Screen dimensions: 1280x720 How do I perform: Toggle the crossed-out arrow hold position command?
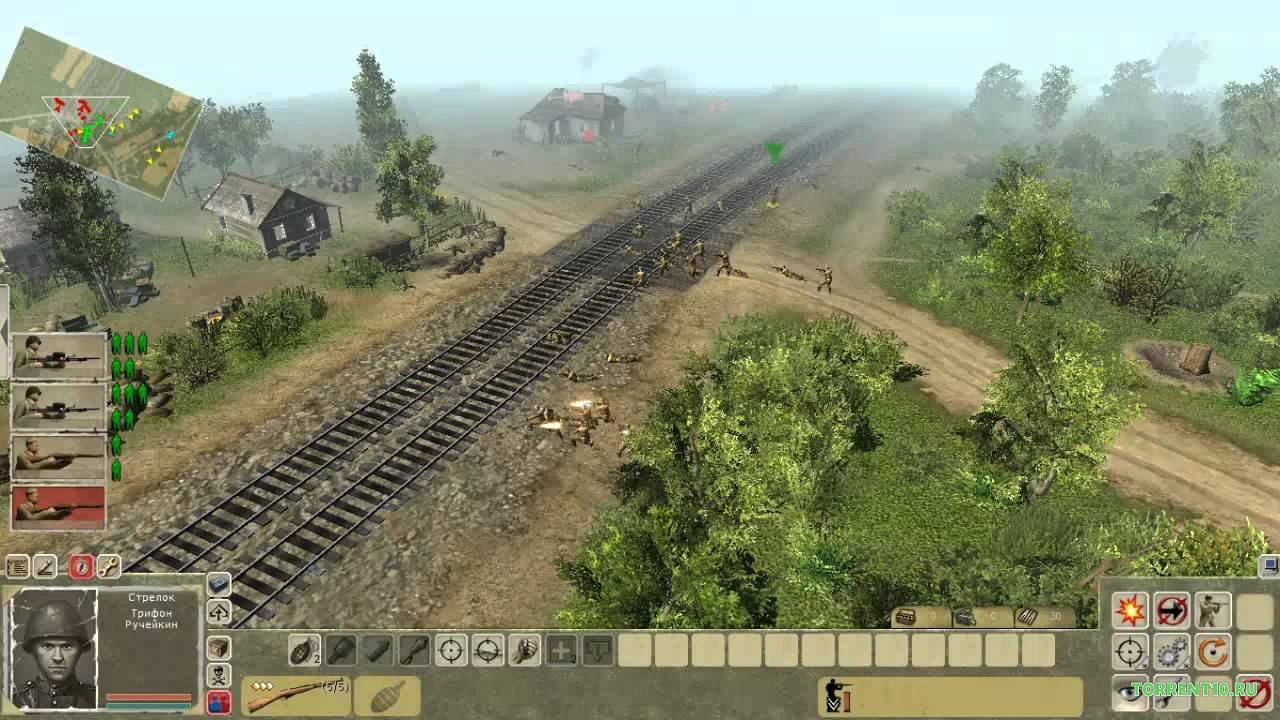pyautogui.click(x=1171, y=610)
